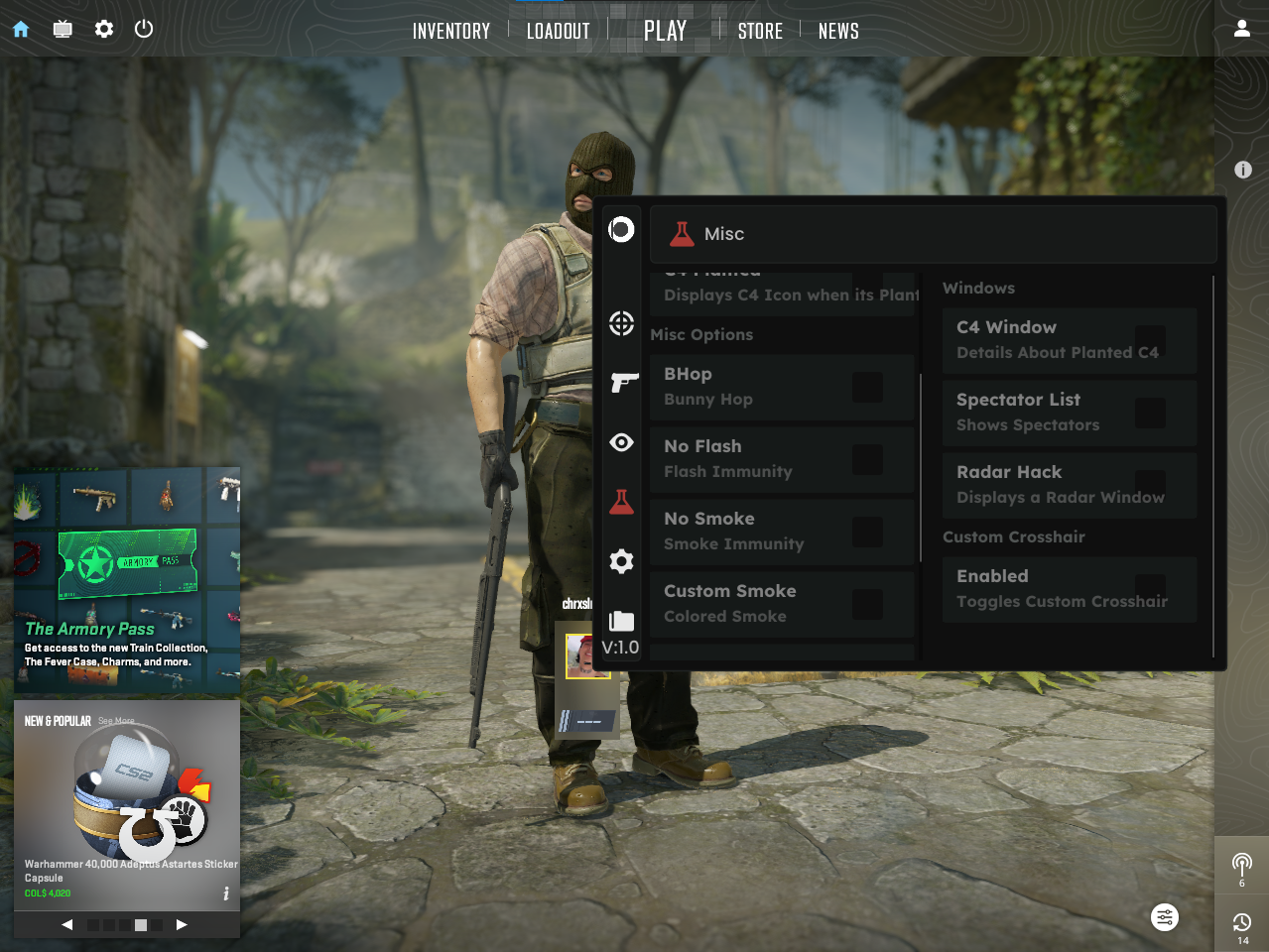Enable the No Flash option
Screen dimensions: 1269x952
[867, 459]
